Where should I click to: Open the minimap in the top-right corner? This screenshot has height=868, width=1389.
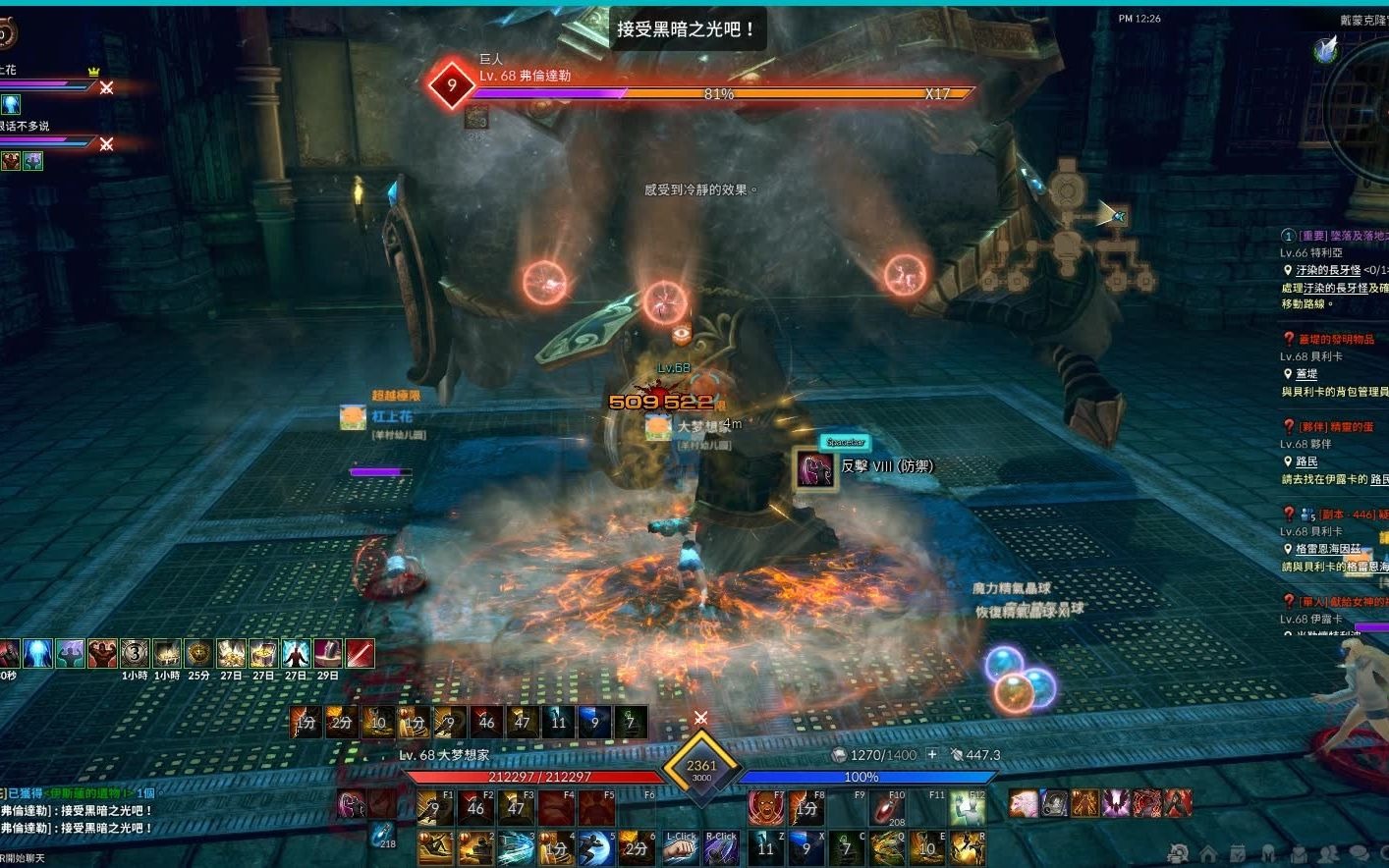tap(1361, 108)
